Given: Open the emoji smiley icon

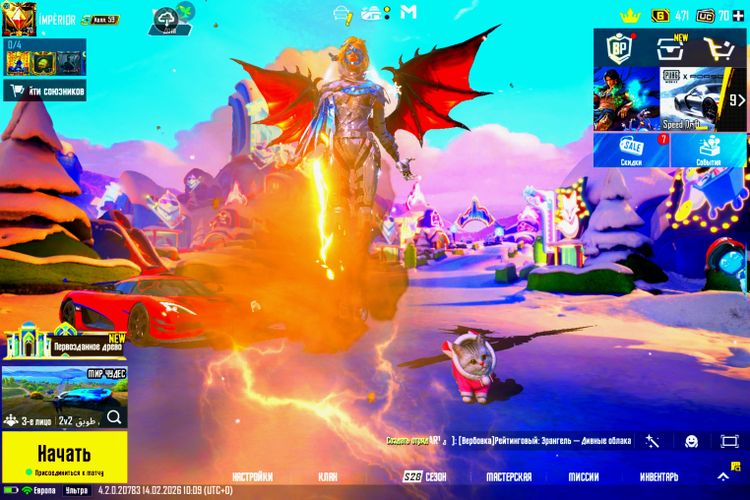Looking at the screenshot, I should (691, 441).
